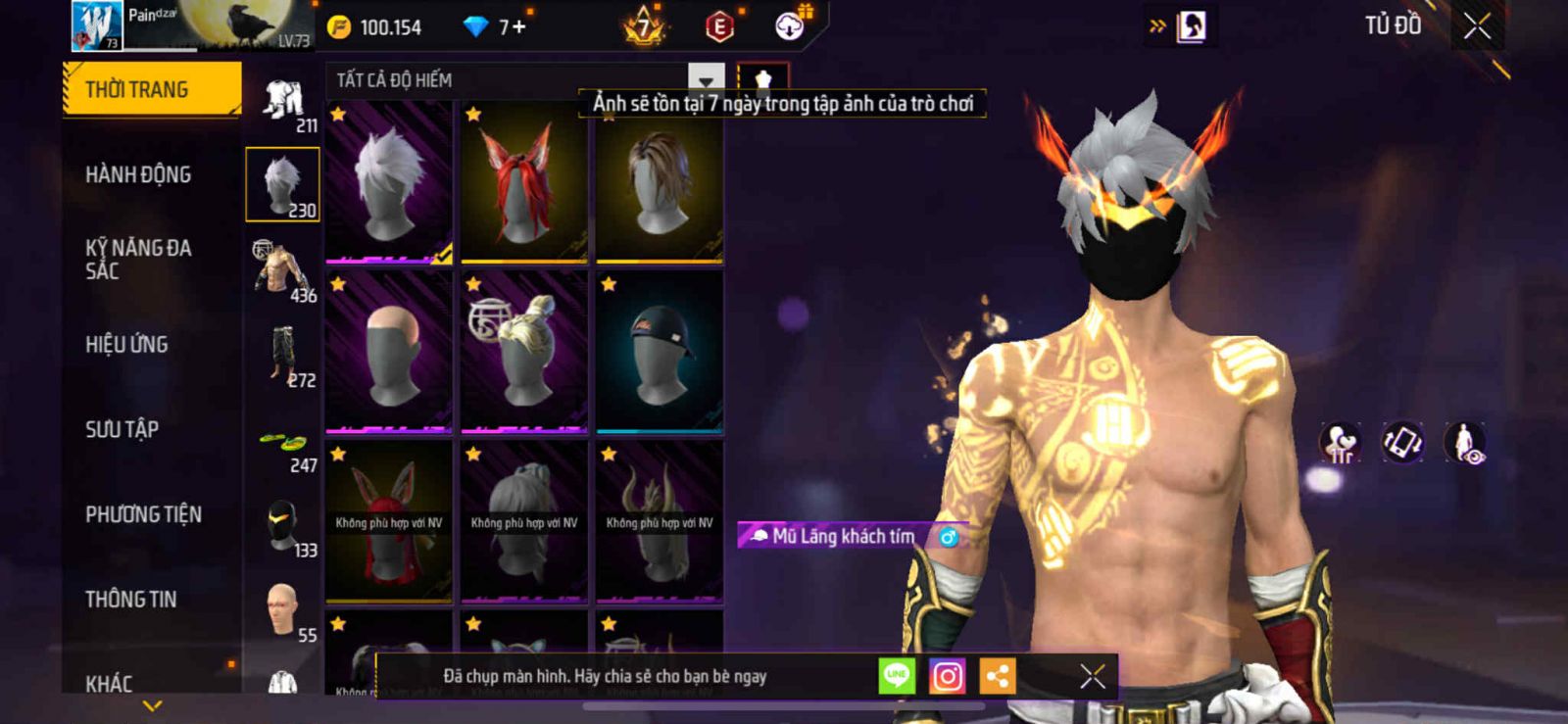Choose the red fox-ear hair item
This screenshot has height=724, width=1568.
524,182
